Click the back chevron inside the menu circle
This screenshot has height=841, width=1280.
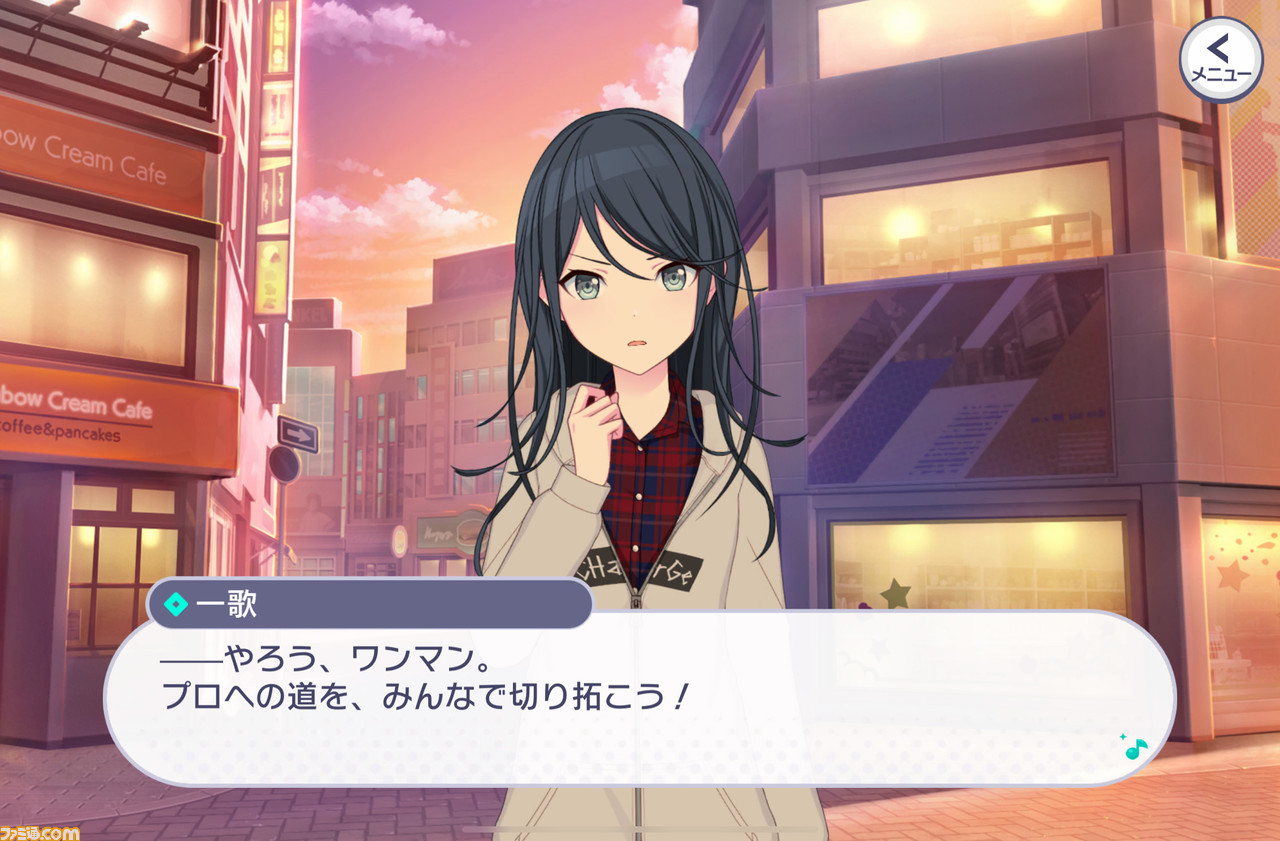[x=1218, y=48]
